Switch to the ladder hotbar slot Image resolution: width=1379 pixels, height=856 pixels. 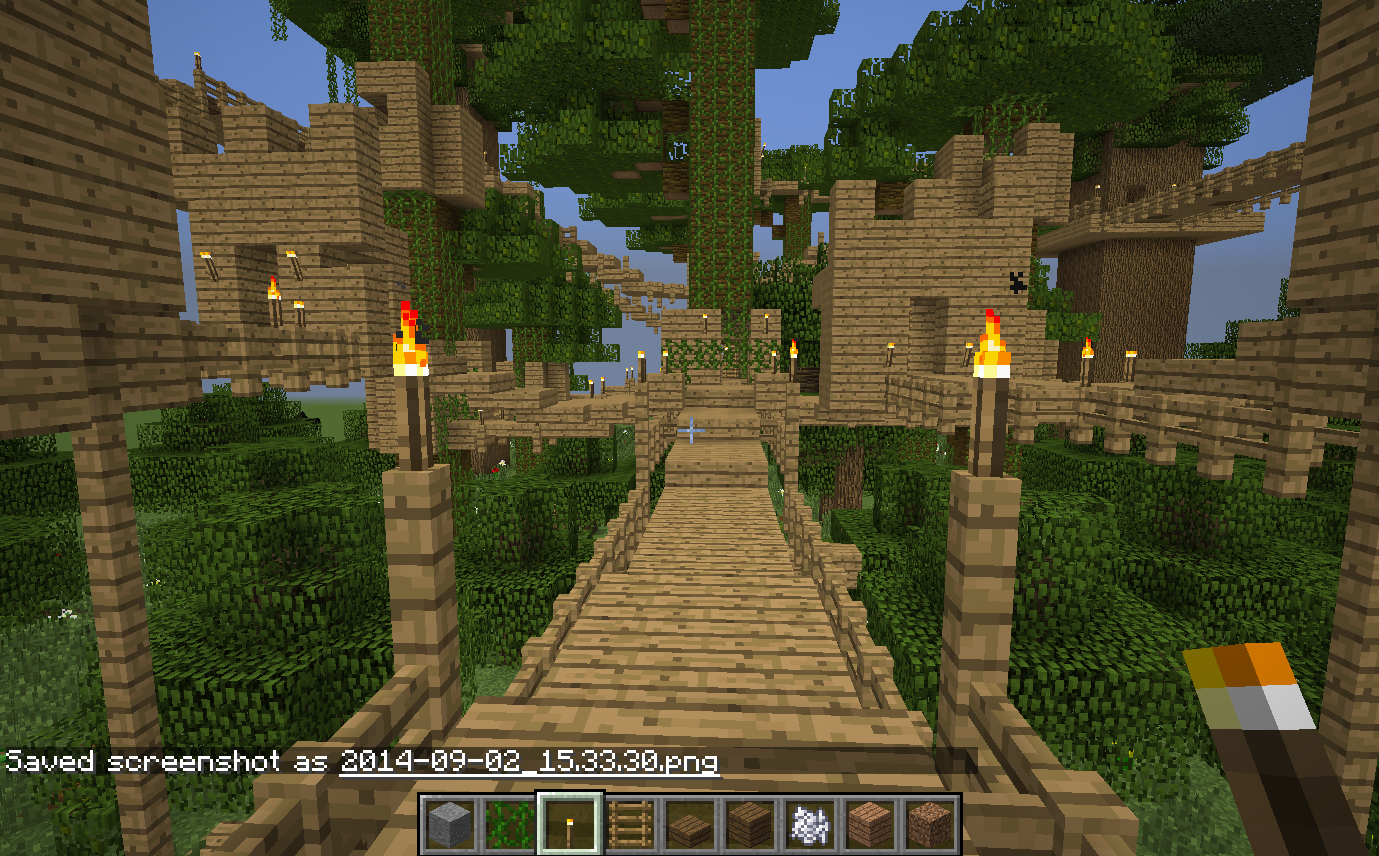629,825
